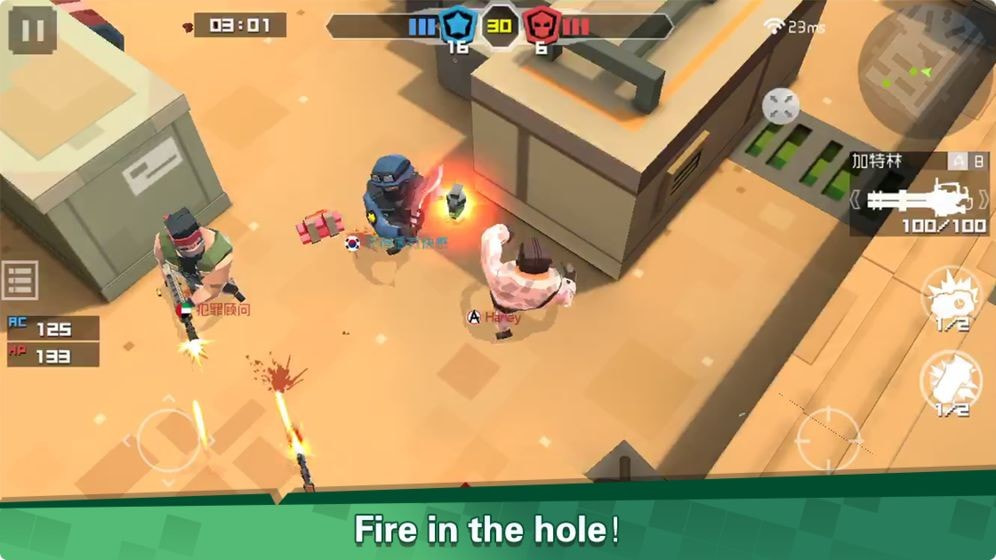Pause the game with the pause button
The width and height of the screenshot is (996, 560).
[32, 29]
